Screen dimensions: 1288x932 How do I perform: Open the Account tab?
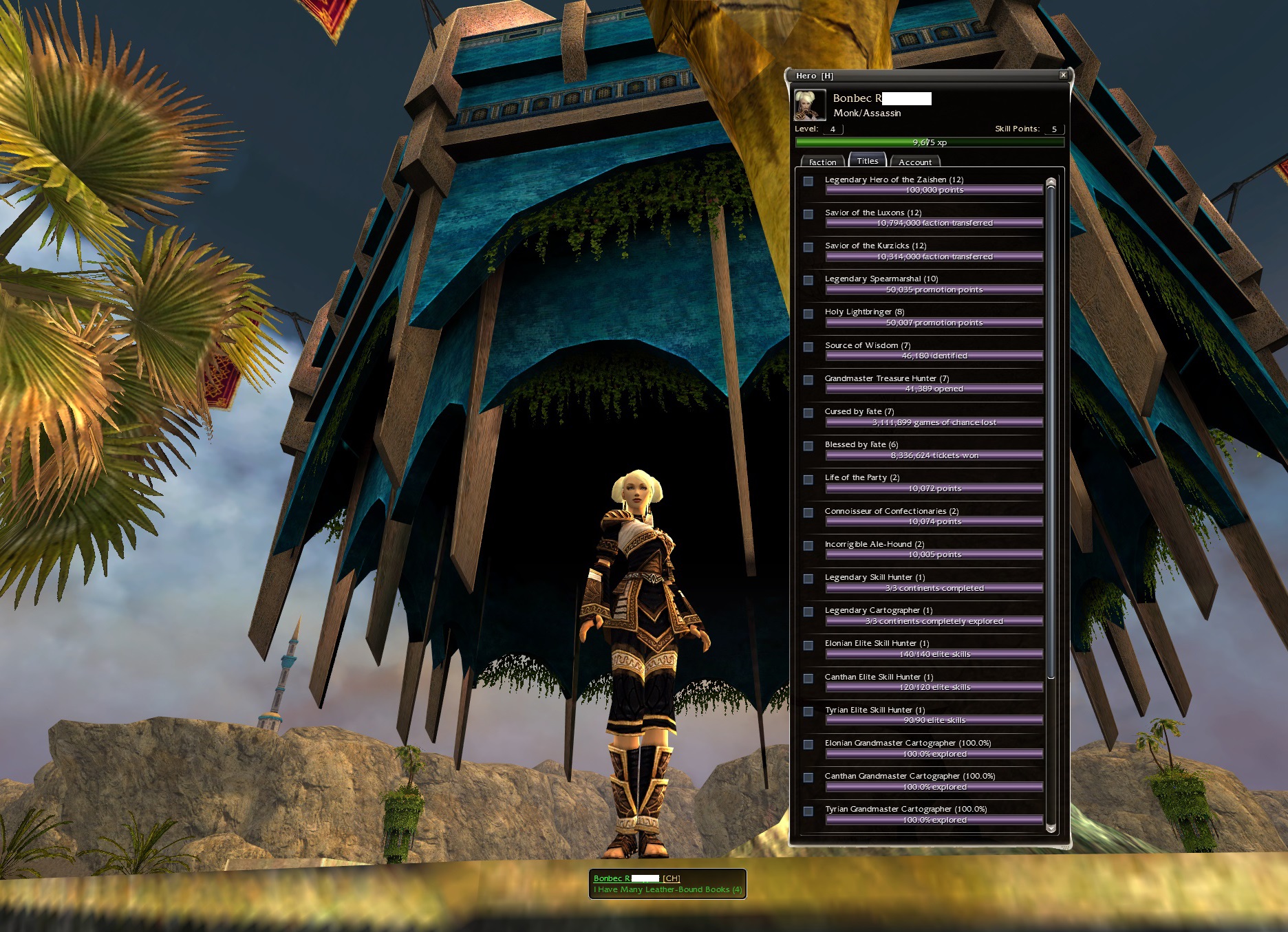tap(914, 162)
